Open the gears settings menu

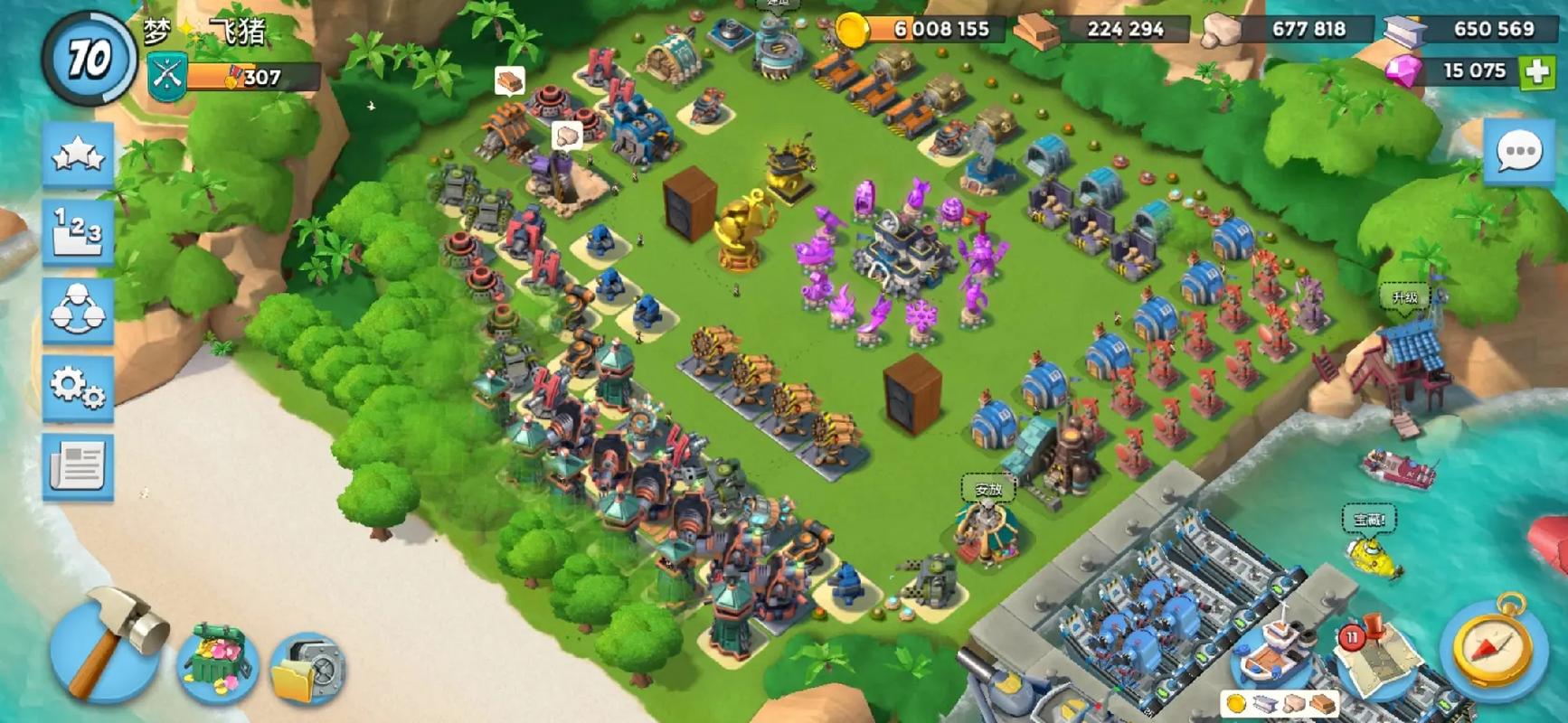point(78,388)
